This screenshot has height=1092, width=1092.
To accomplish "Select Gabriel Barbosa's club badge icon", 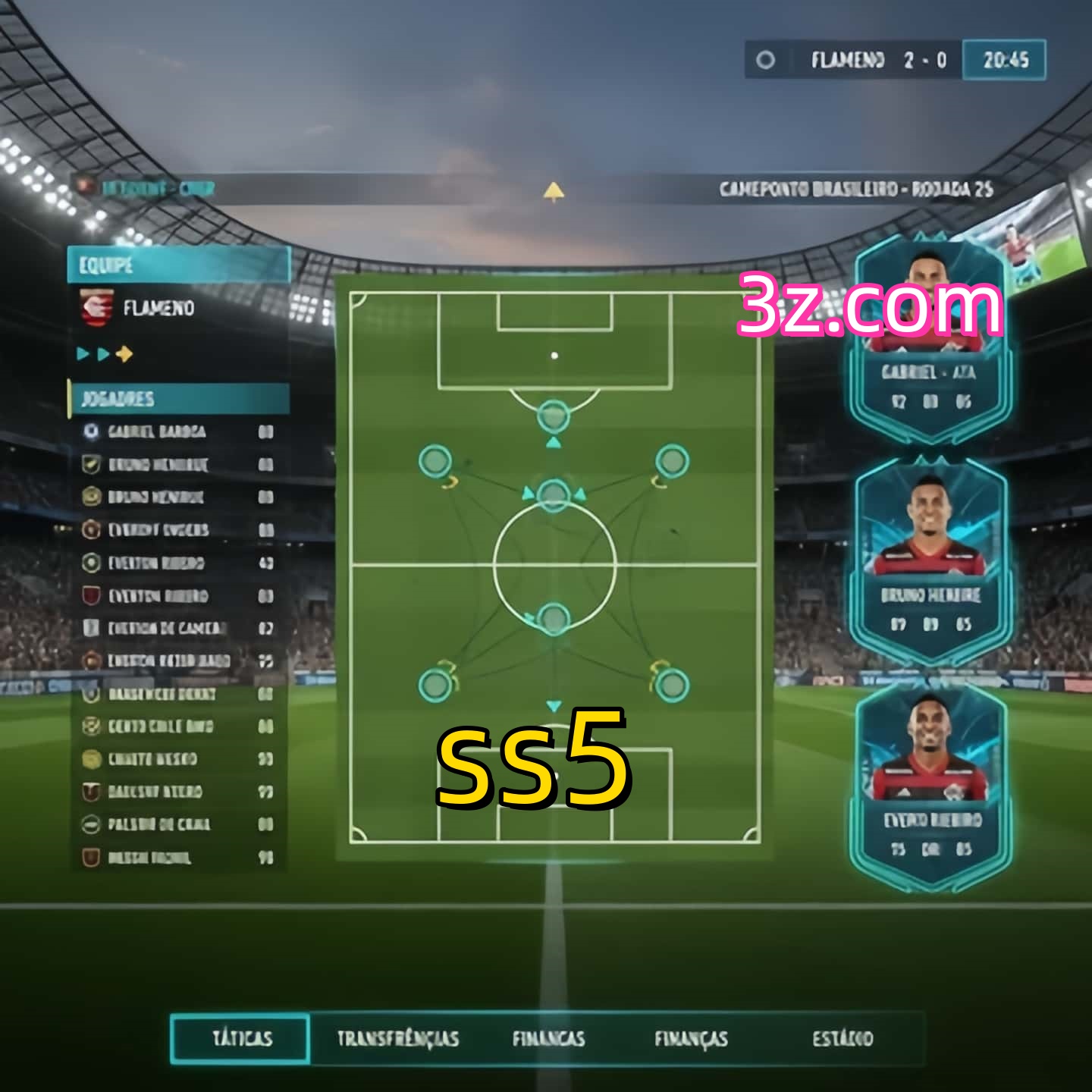I will coord(92,431).
